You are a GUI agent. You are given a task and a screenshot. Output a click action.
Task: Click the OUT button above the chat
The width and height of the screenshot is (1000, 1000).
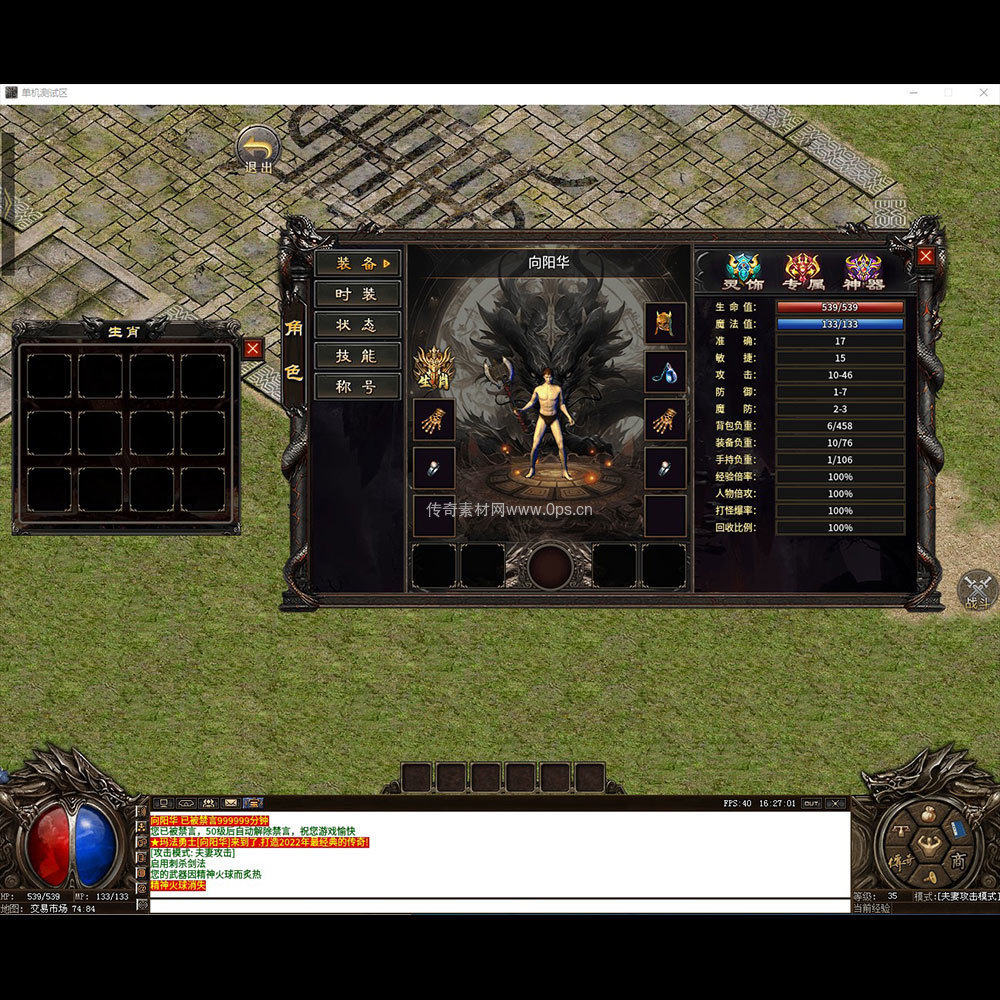(x=811, y=803)
